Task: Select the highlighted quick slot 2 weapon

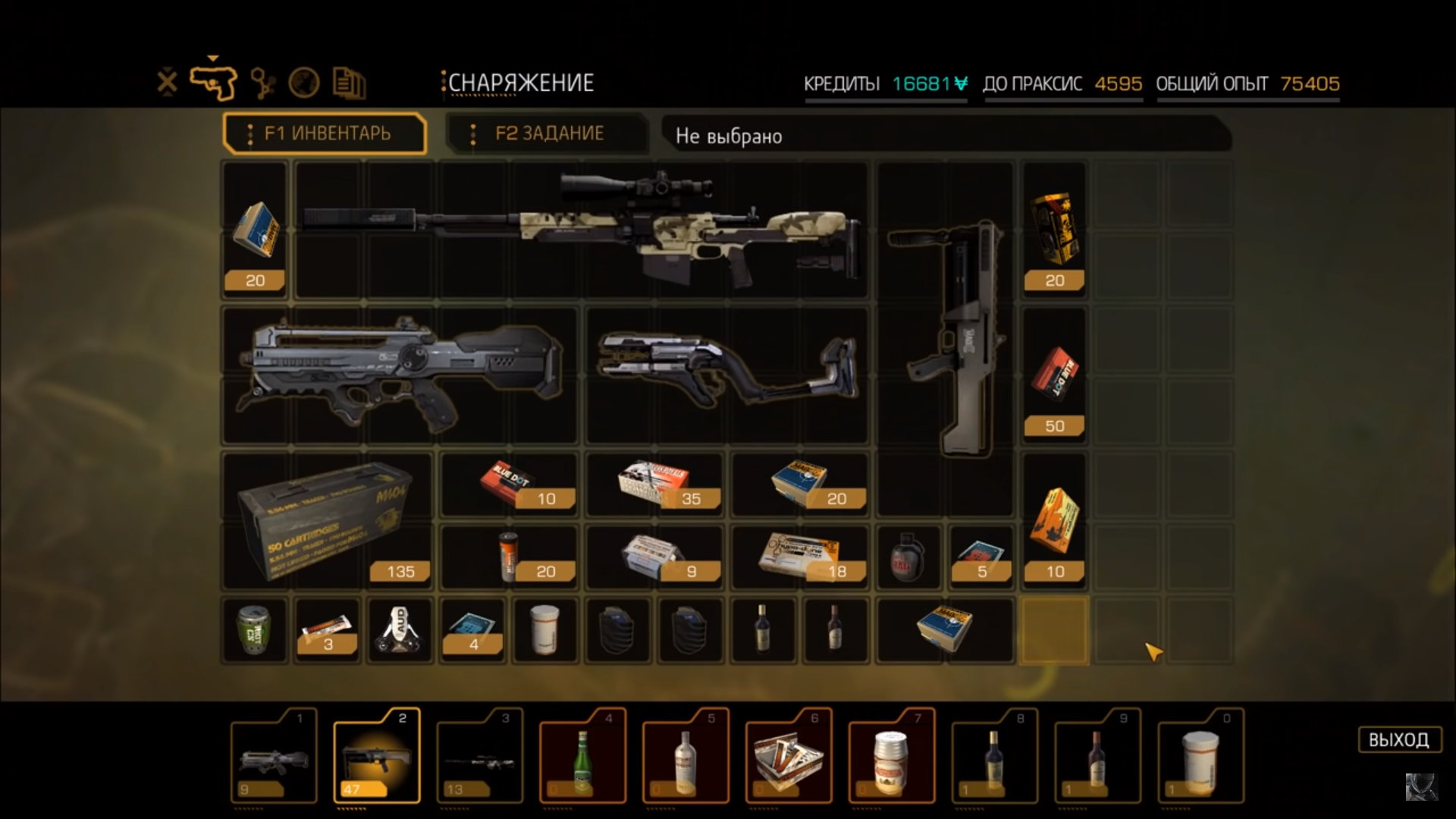Action: (377, 755)
